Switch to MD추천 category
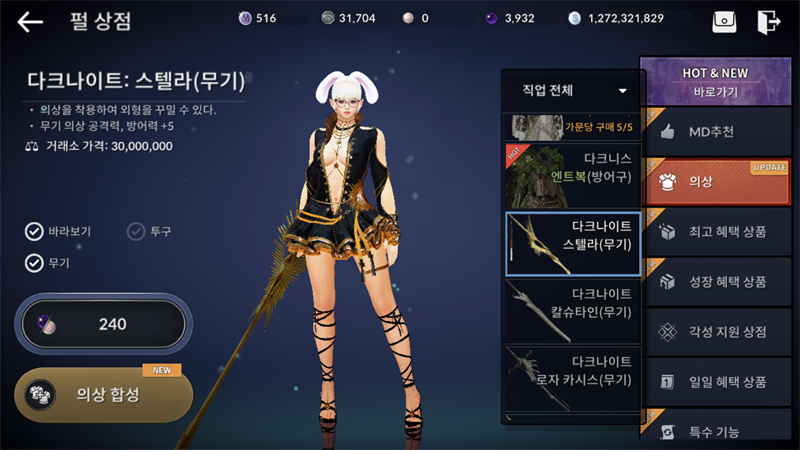 click(715, 132)
